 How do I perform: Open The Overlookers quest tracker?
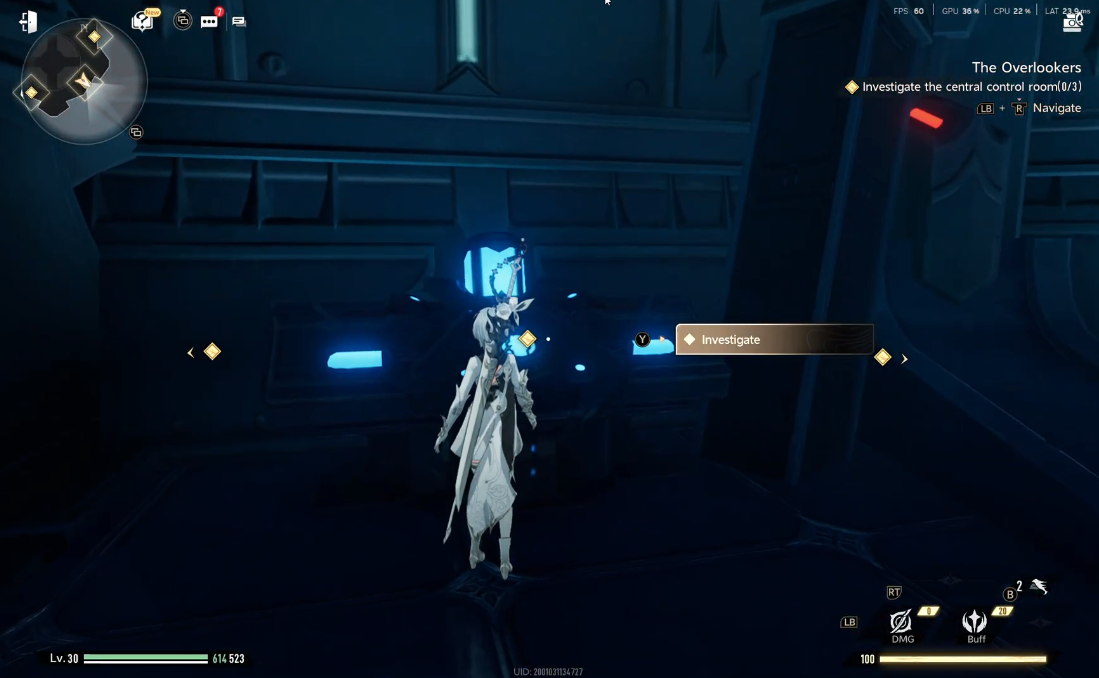(x=1026, y=68)
